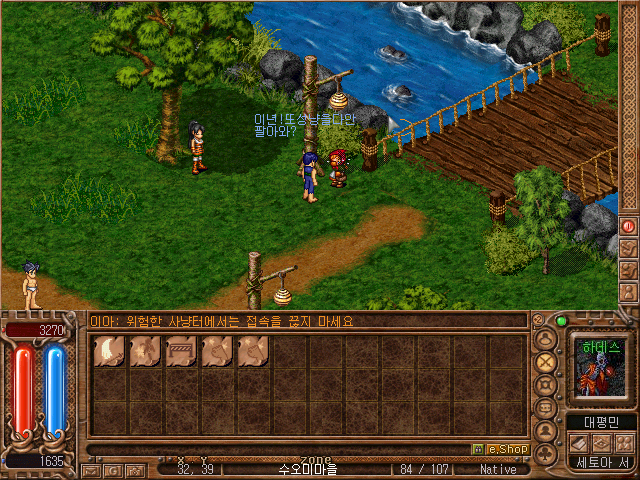Click the four-dots icon under the portrait
The image size is (640, 480).
point(624,442)
